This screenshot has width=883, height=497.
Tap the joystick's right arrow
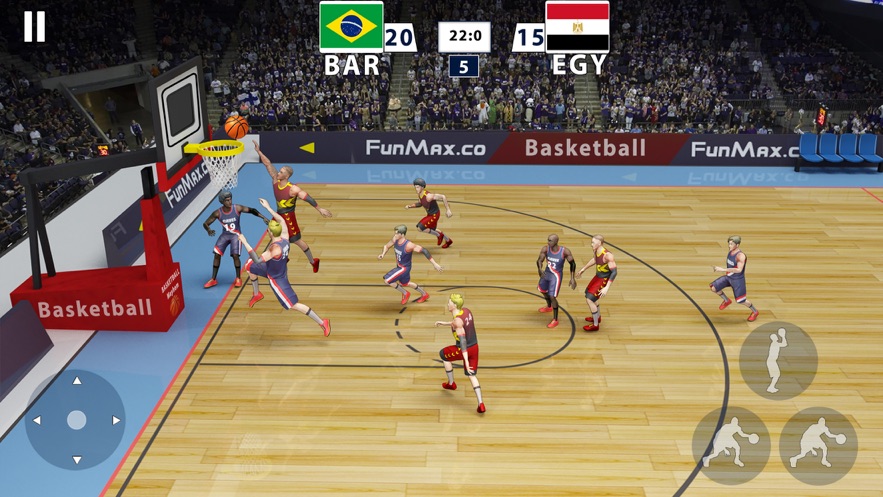tap(115, 420)
